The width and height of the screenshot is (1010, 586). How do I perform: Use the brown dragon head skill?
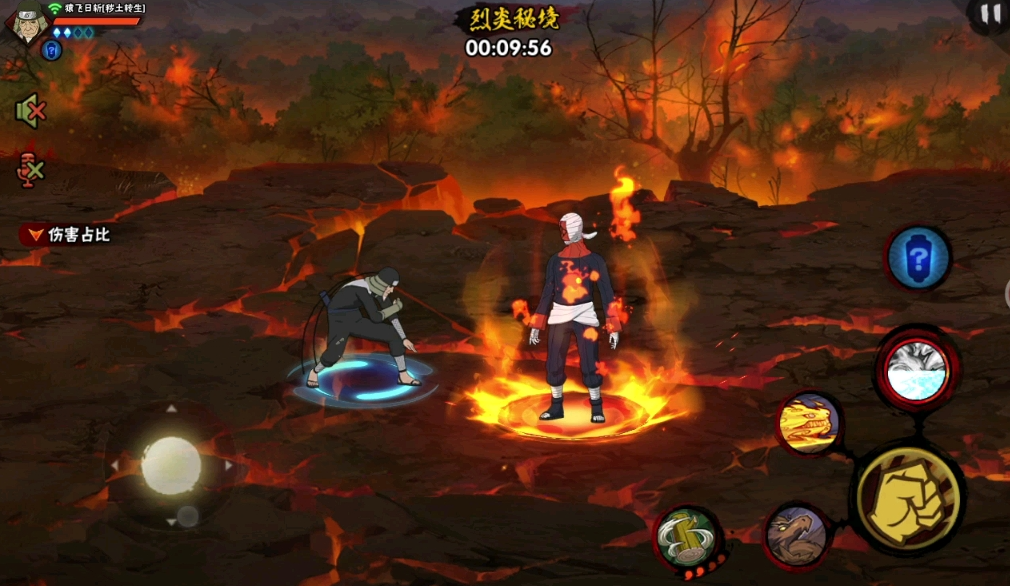click(797, 537)
